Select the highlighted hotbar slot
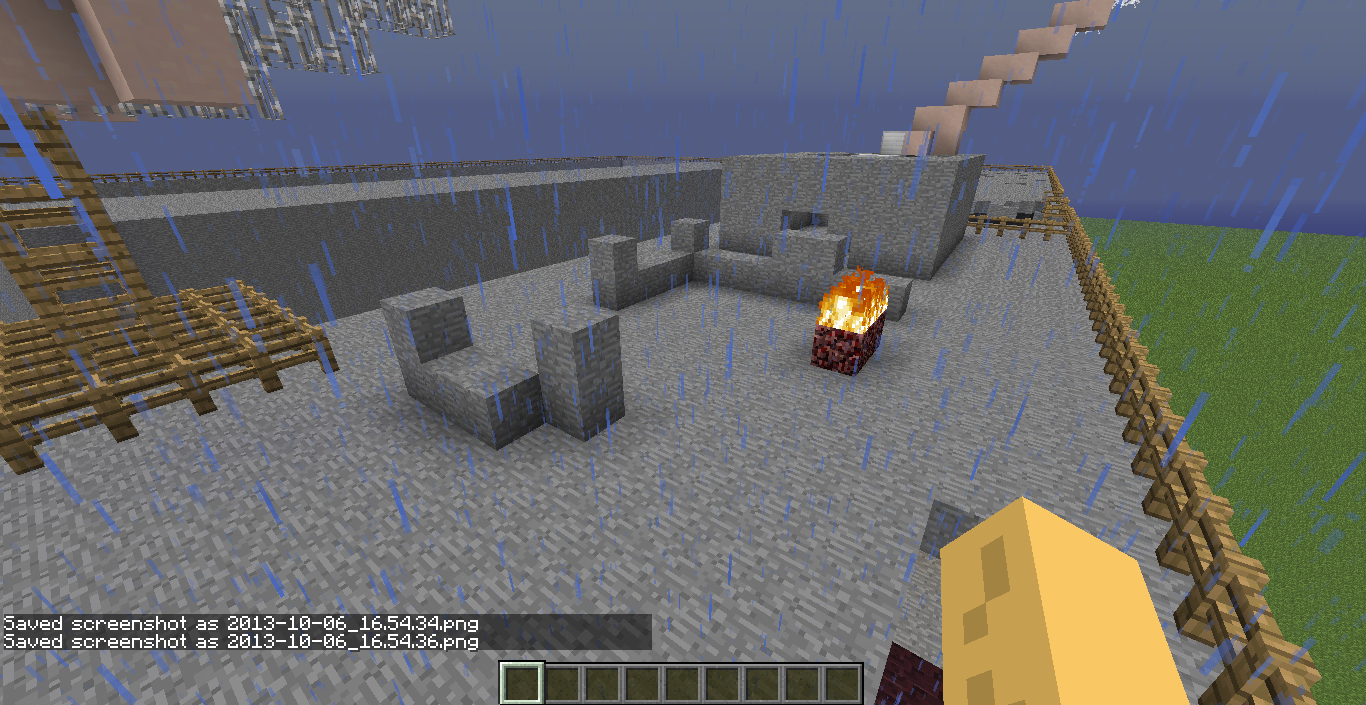Image resolution: width=1366 pixels, height=705 pixels. tap(521, 684)
